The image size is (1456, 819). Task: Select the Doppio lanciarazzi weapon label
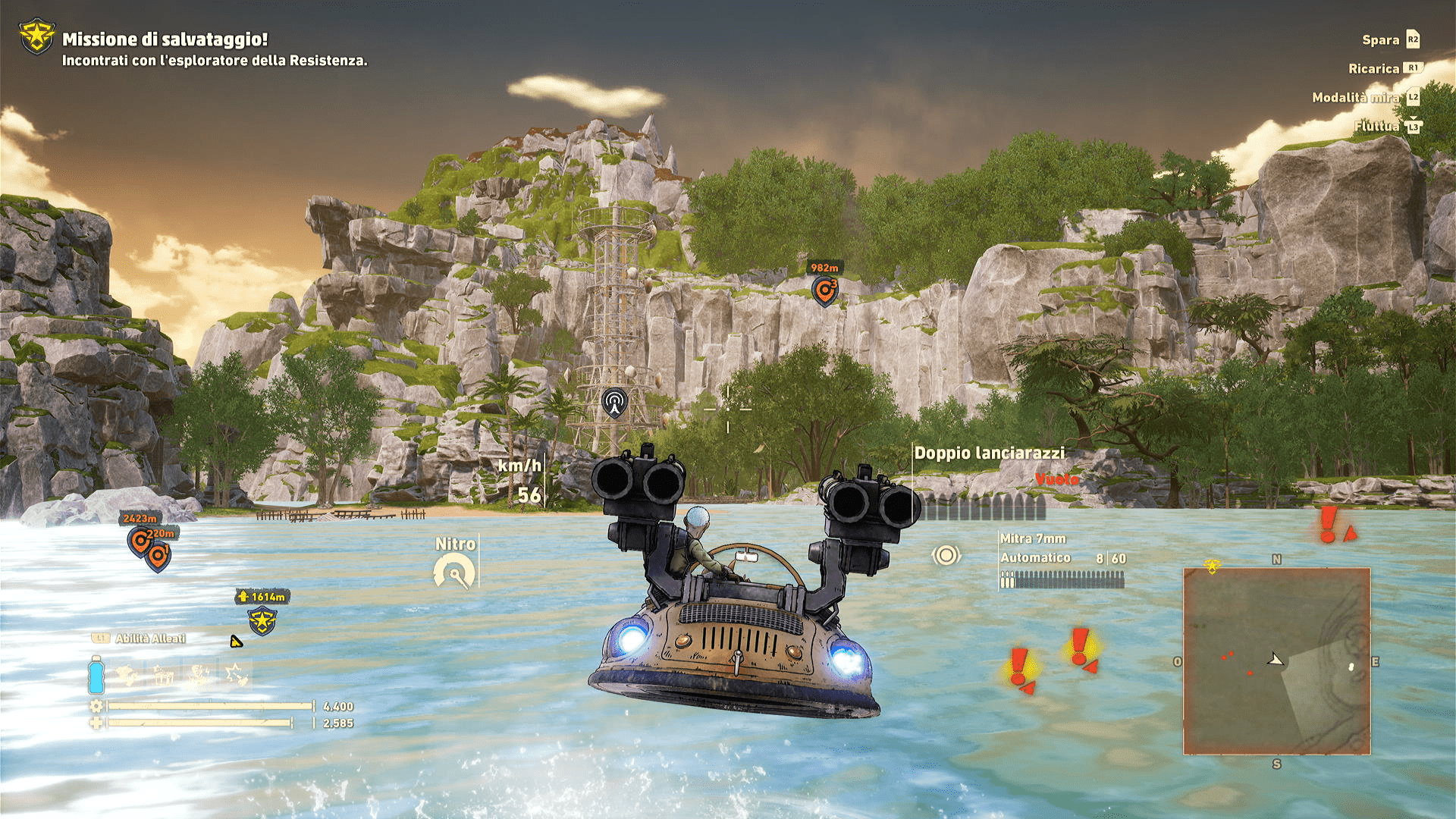coord(989,453)
